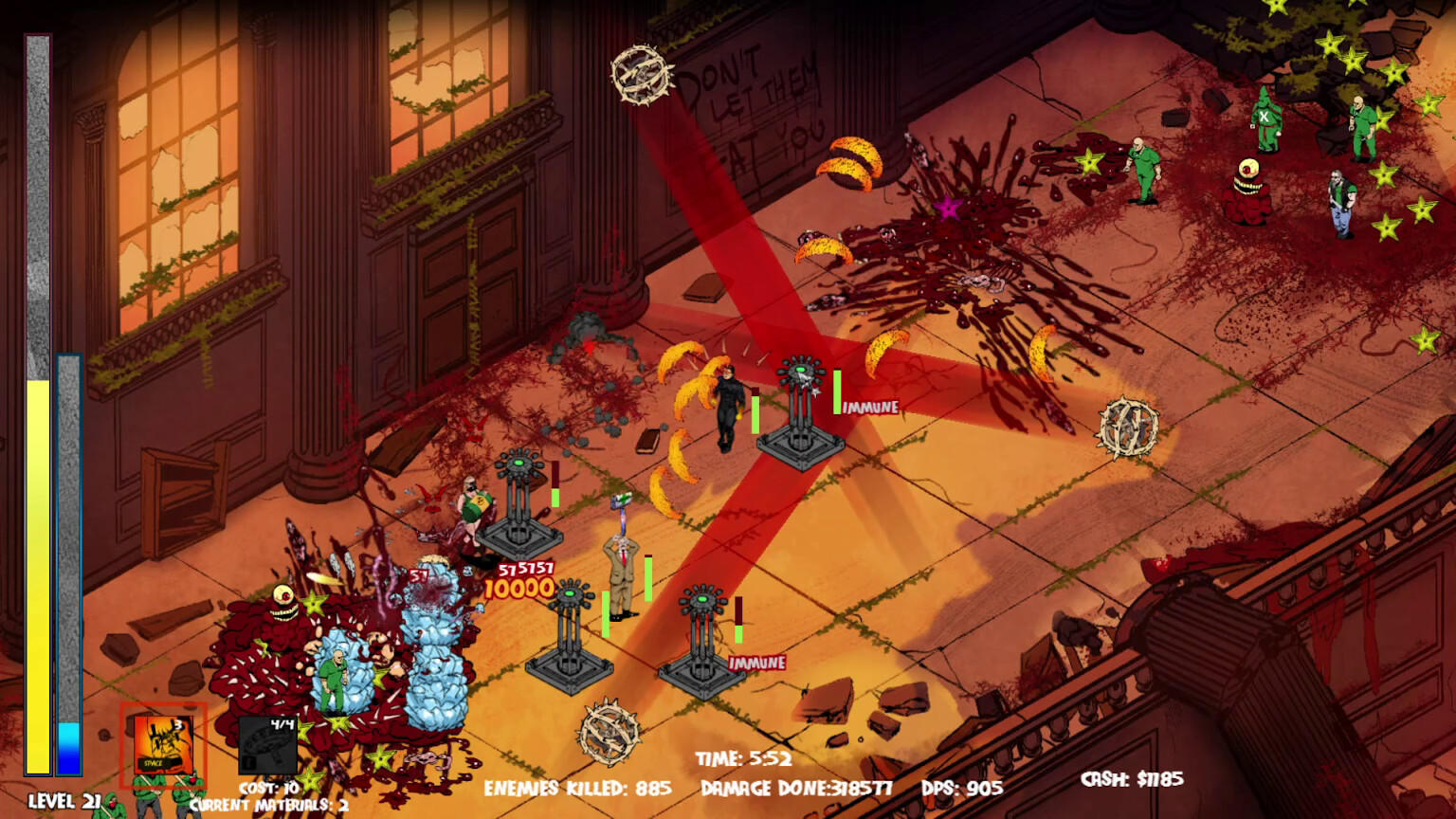
Task: Click the blue meter beside the XP bar
Action: tap(68, 569)
